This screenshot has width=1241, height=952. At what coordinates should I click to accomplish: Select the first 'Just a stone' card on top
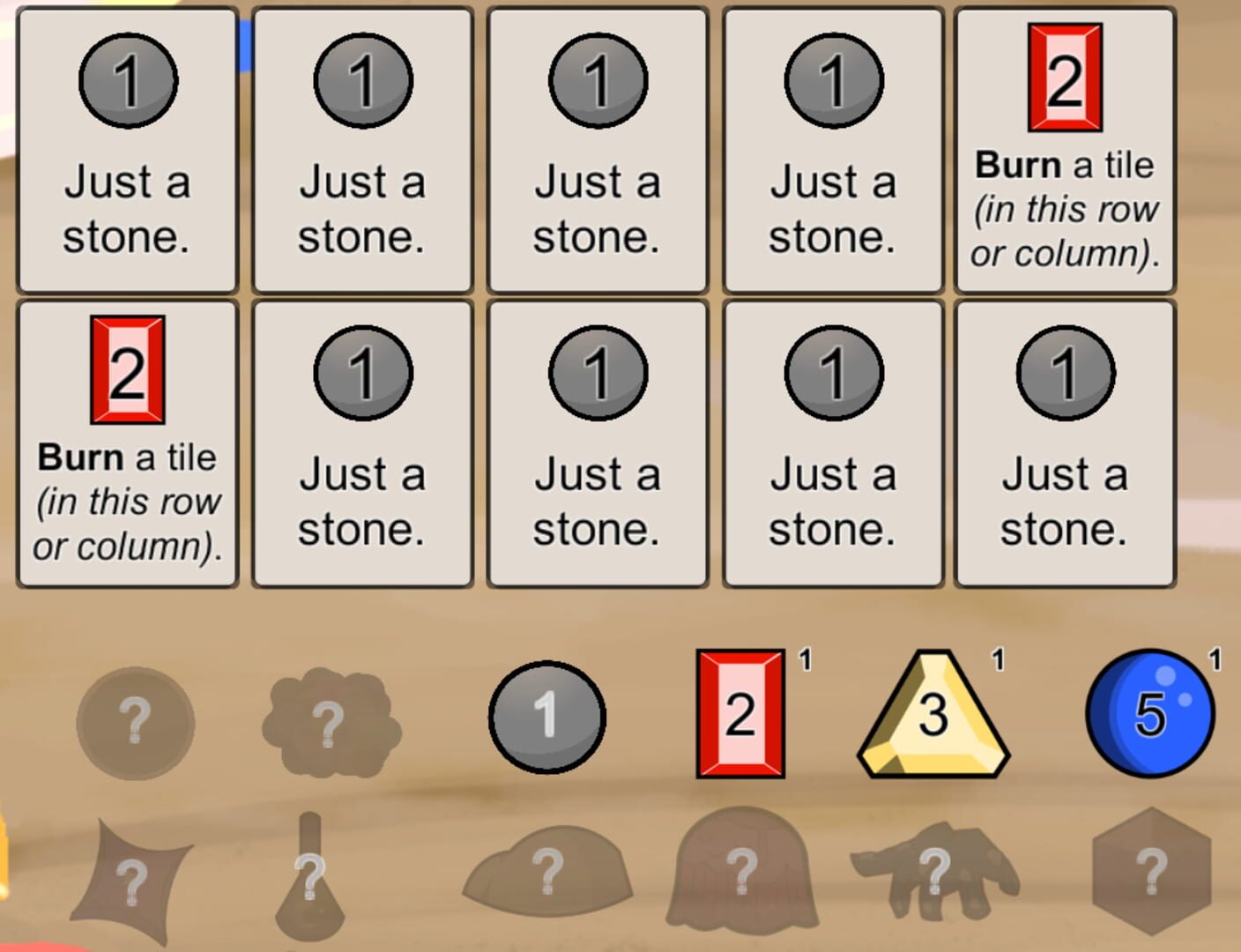[126, 150]
